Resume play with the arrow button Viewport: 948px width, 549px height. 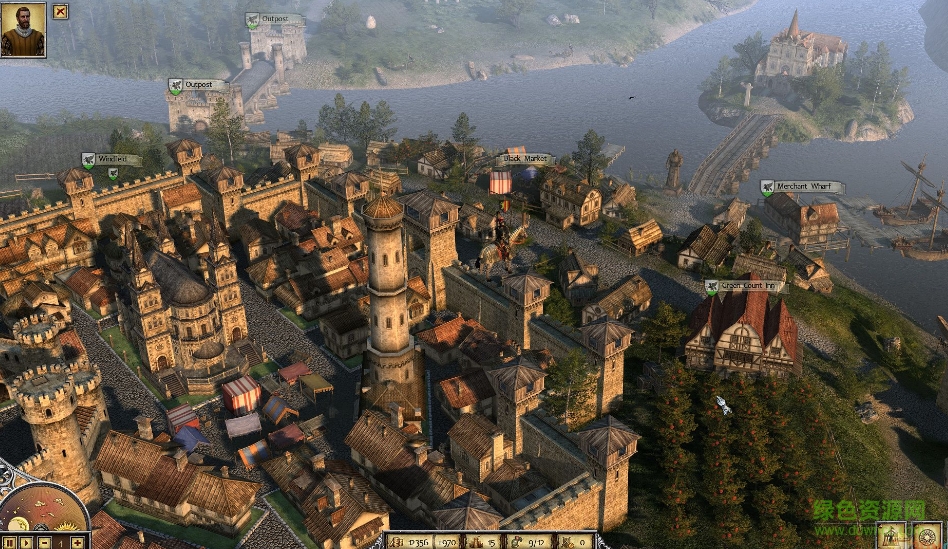click(23, 542)
